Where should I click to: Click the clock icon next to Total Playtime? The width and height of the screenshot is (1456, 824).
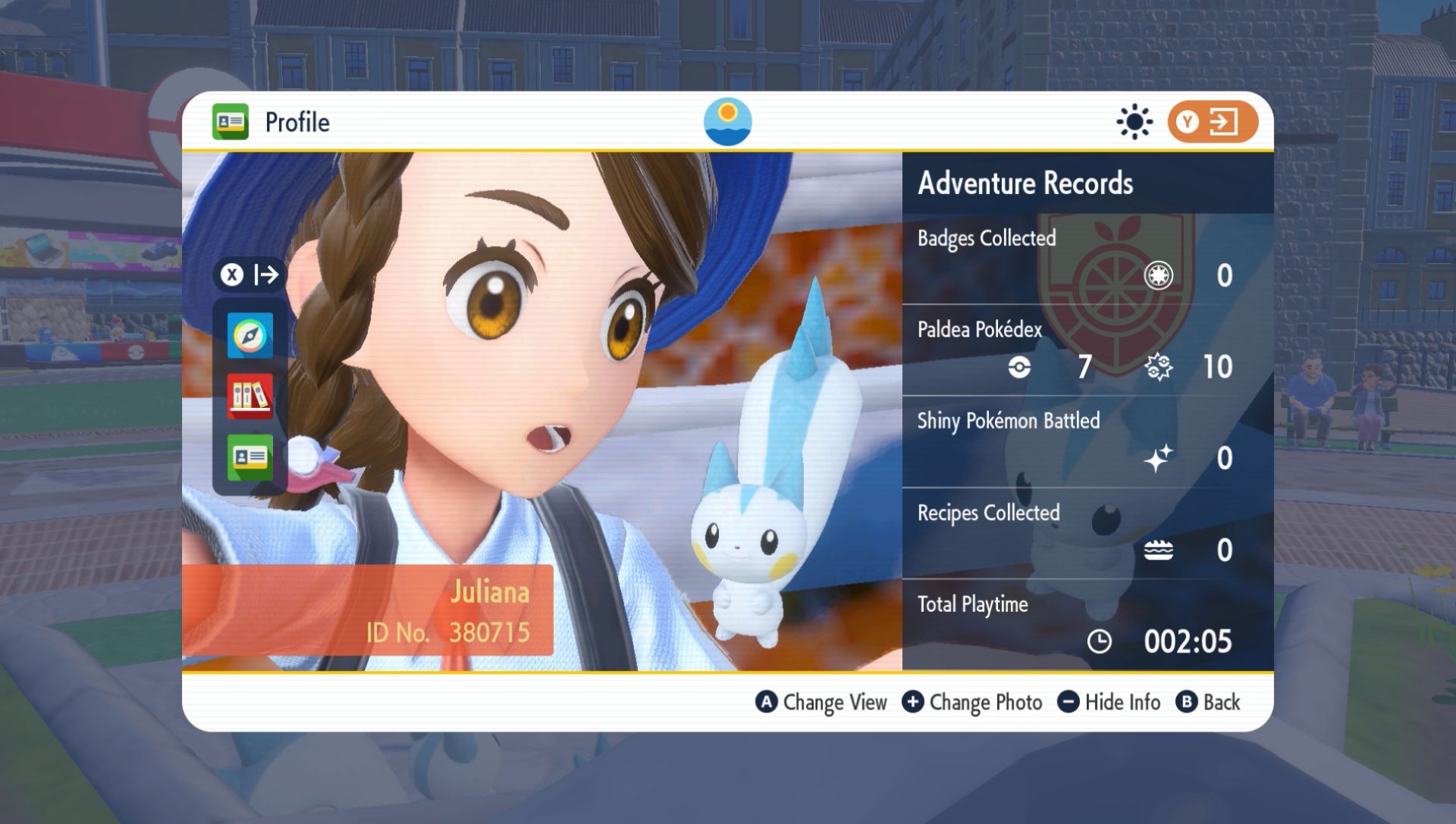point(1098,642)
